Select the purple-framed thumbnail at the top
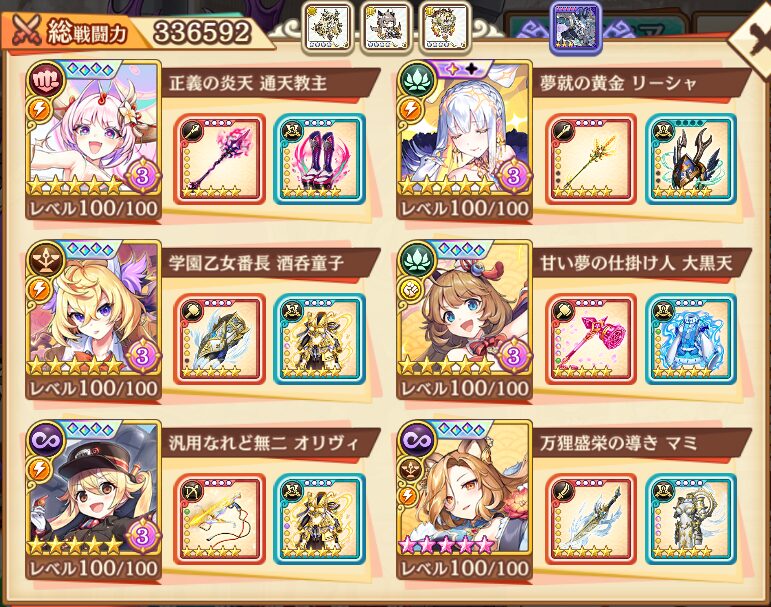 576,26
